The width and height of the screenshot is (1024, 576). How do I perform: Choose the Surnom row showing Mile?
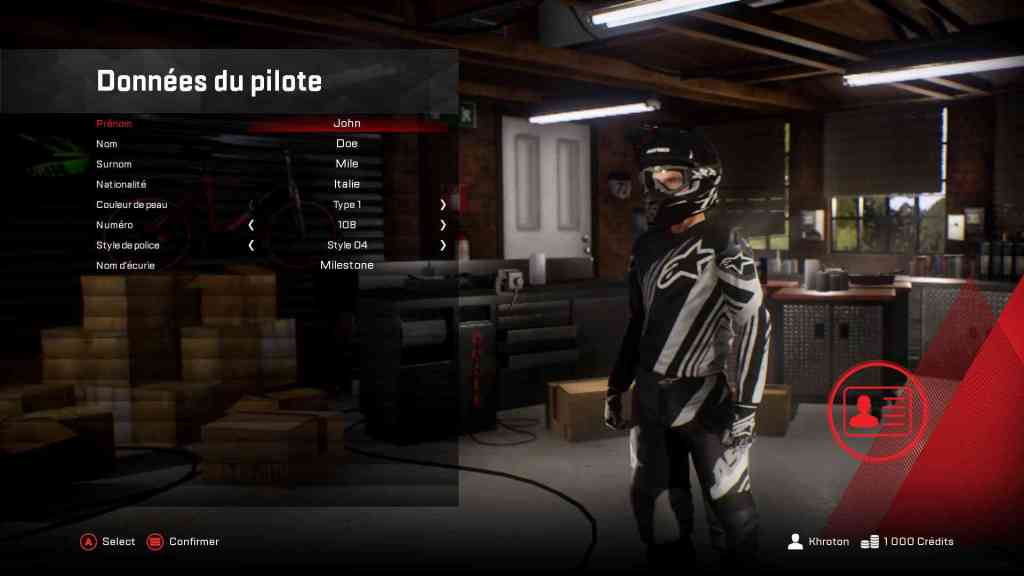pyautogui.click(x=346, y=164)
